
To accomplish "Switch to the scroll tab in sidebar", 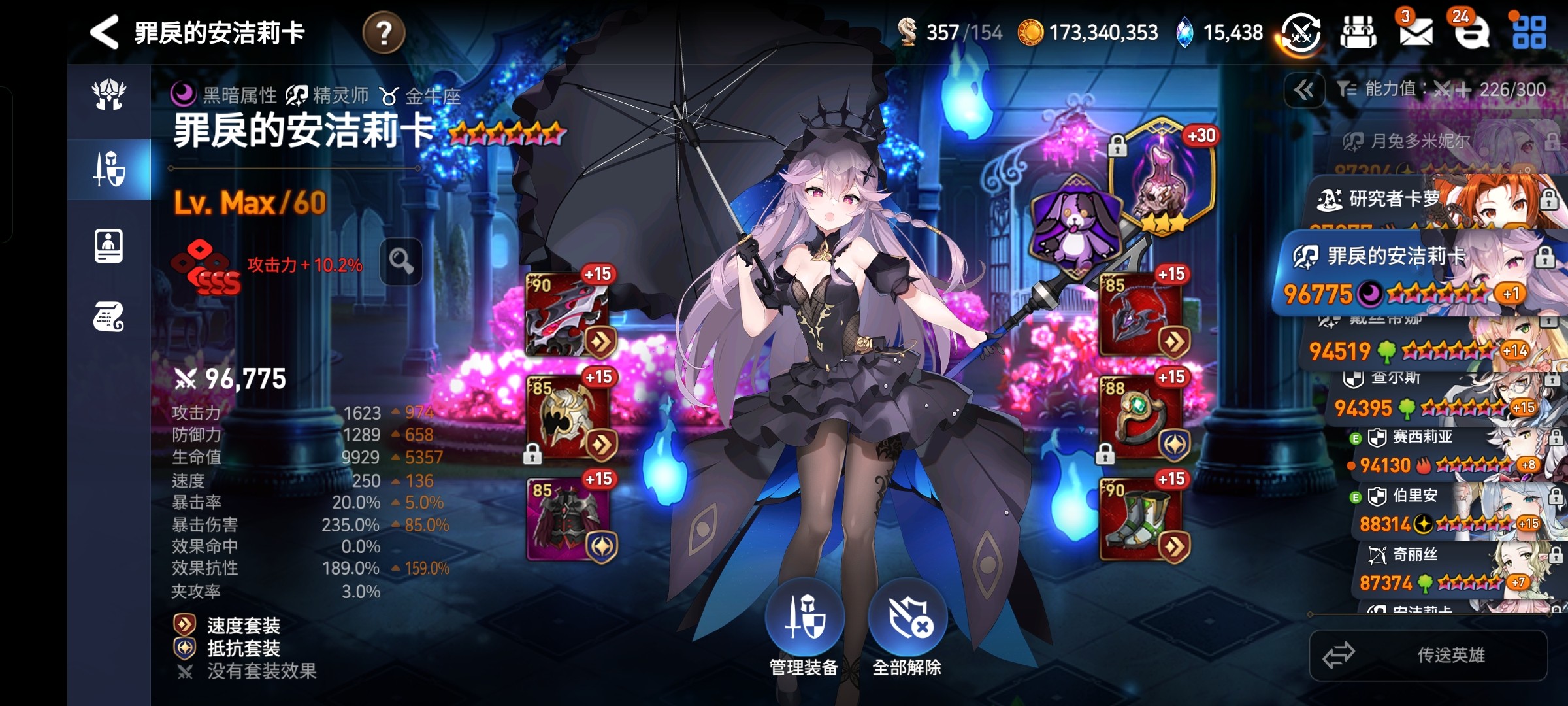I will tap(108, 318).
